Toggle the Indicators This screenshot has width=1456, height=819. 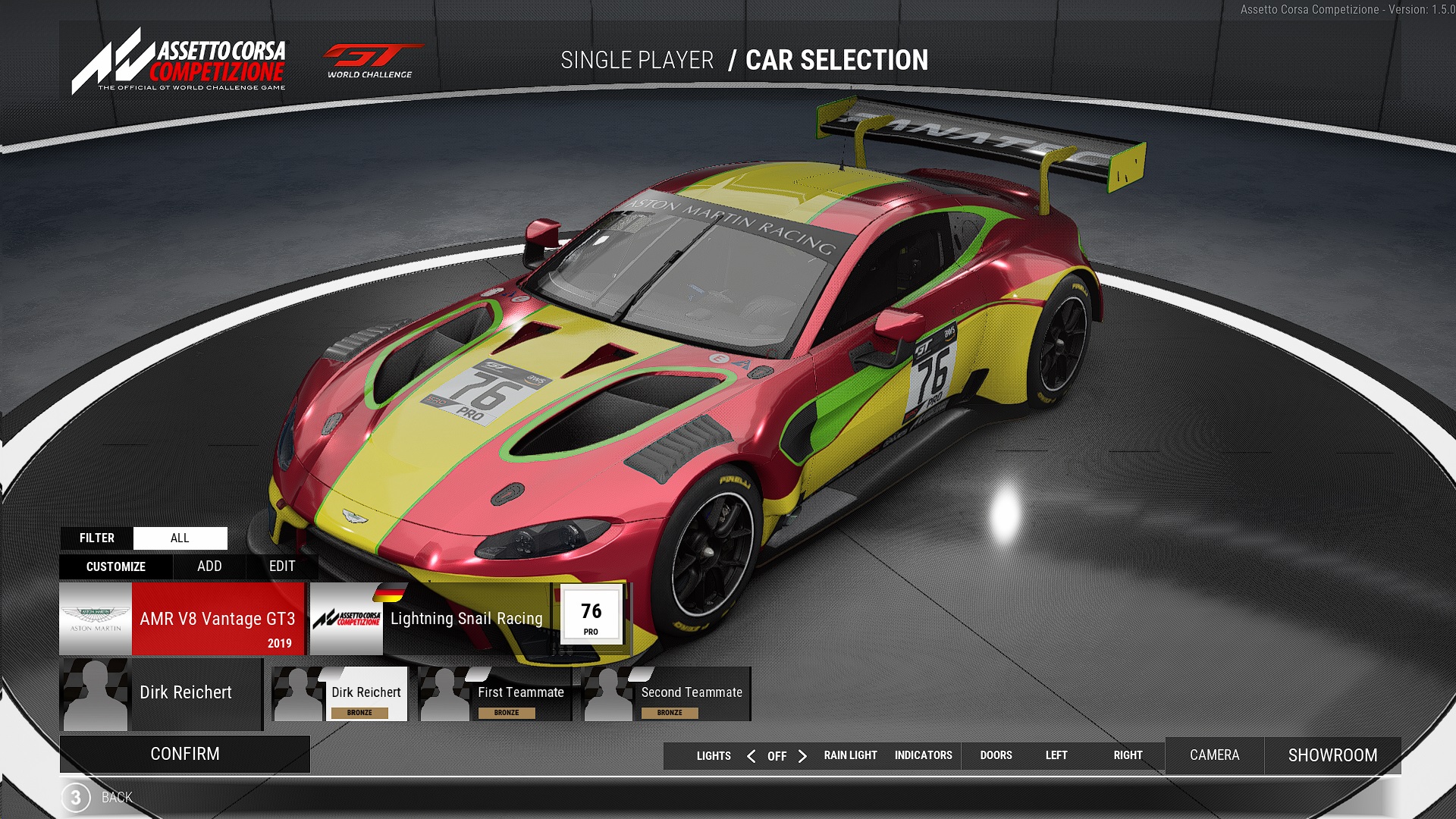point(923,755)
